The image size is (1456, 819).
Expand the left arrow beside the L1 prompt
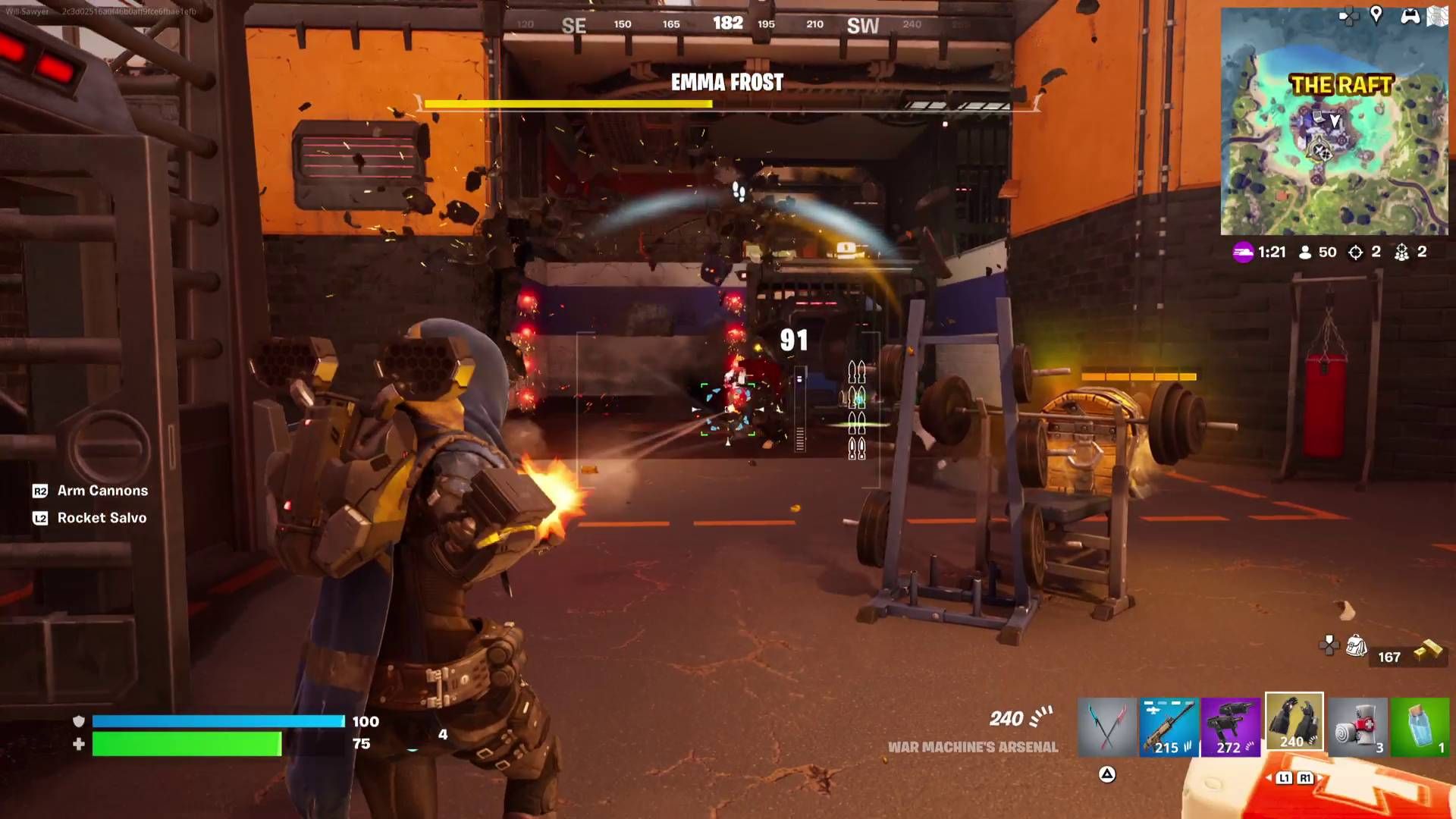1269,778
